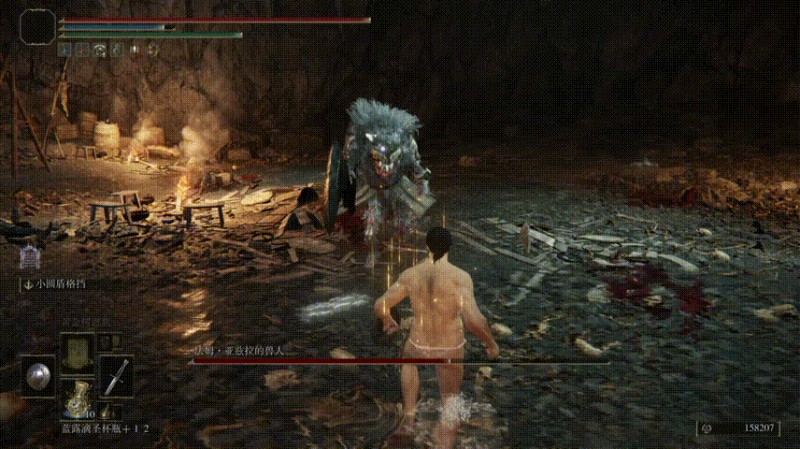Screen dimensions: 800x449
Task: Select the spell slot above the flask
Action: tap(76, 352)
